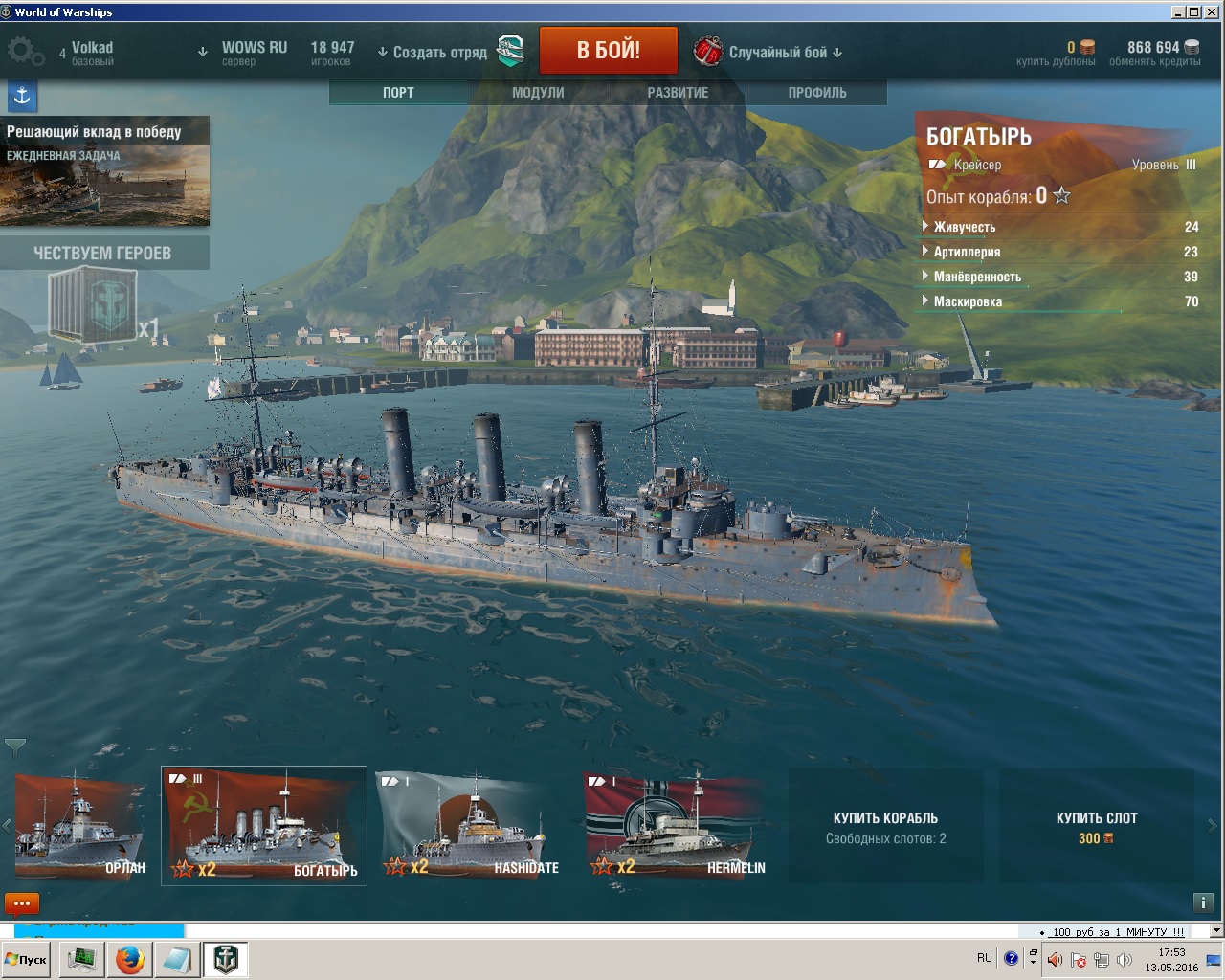Open the gear settings menu
Screen dimensions: 1225x980
click(23, 52)
